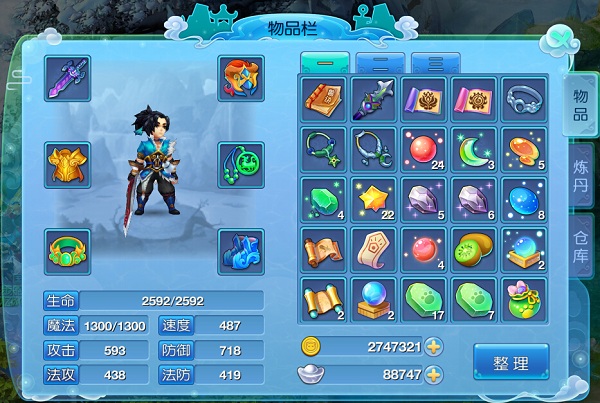
Task: Select the equipped purple sword slot
Action: coord(68,78)
